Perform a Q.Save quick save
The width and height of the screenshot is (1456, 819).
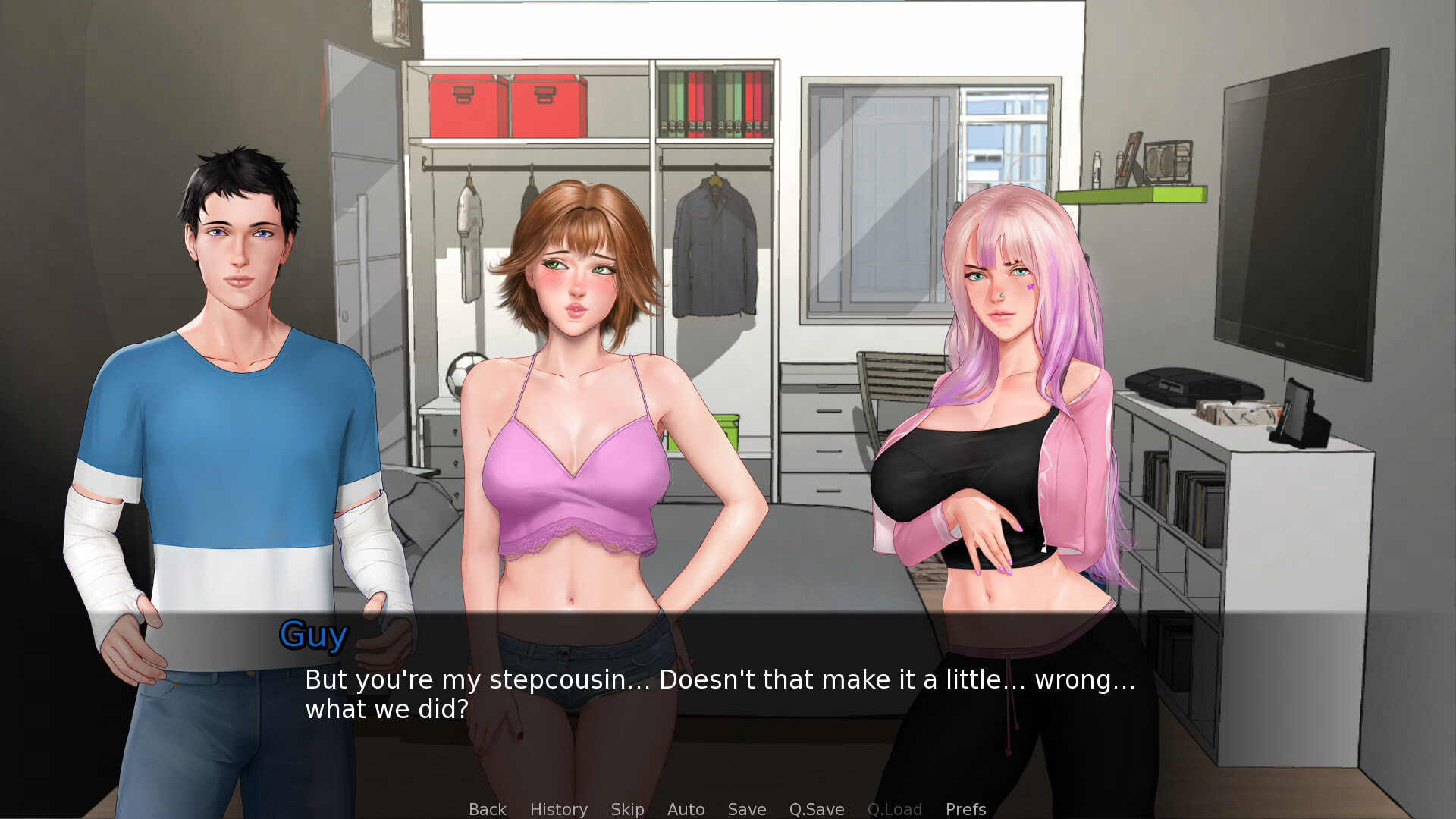(816, 809)
